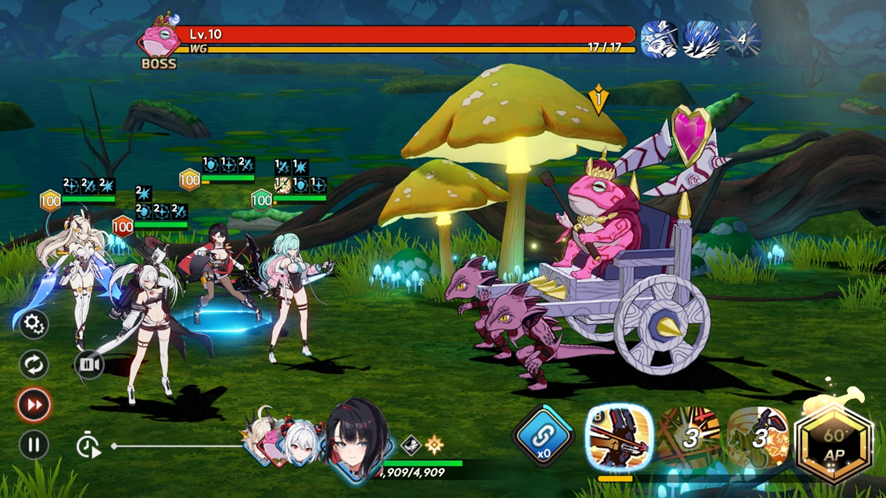The height and width of the screenshot is (498, 886).
Task: Use the highlighted rifle basic attack skill
Action: (617, 438)
